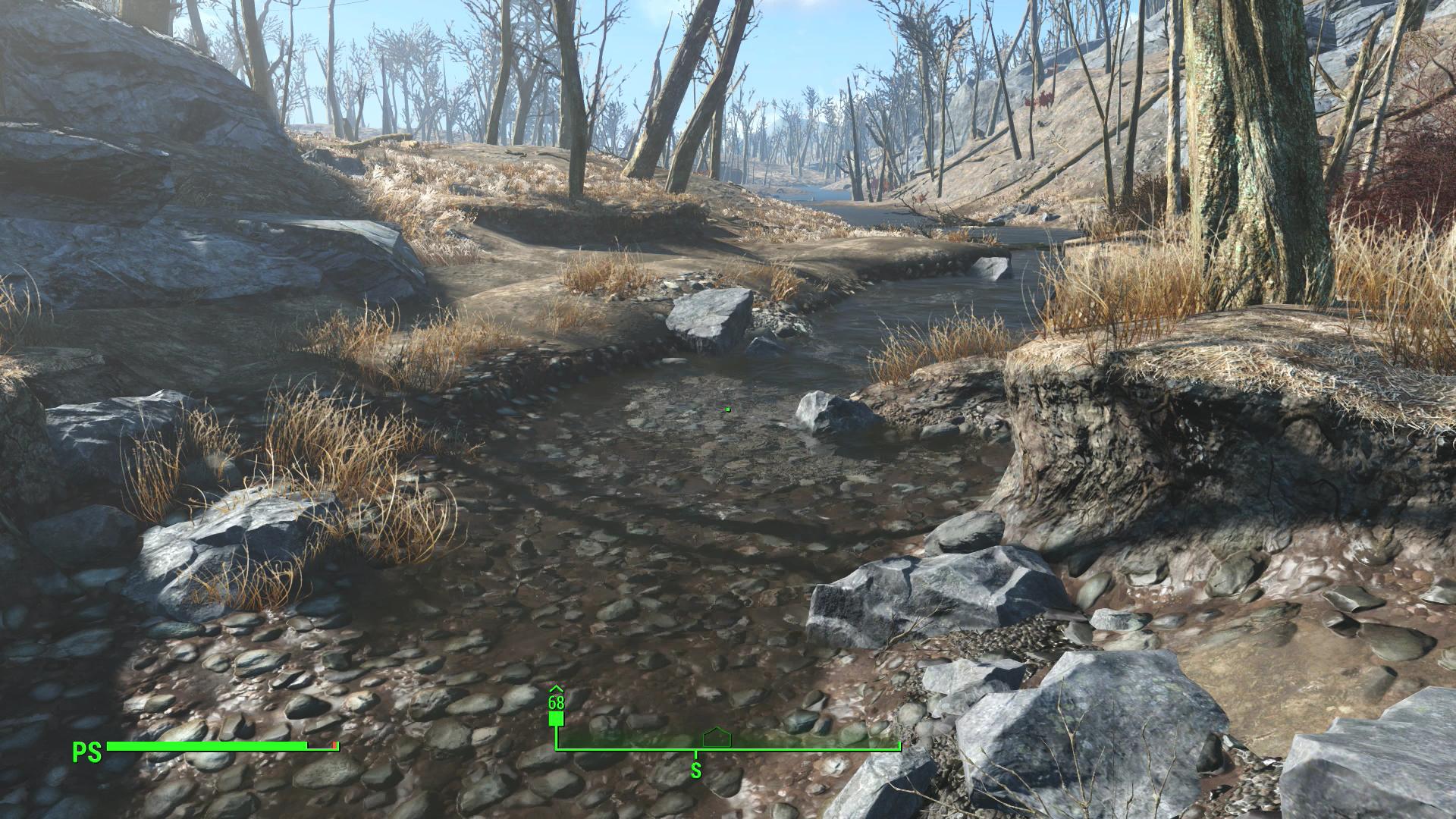Click the compass baseline under the house icon
Screen dimensions: 1456x819
716,751
